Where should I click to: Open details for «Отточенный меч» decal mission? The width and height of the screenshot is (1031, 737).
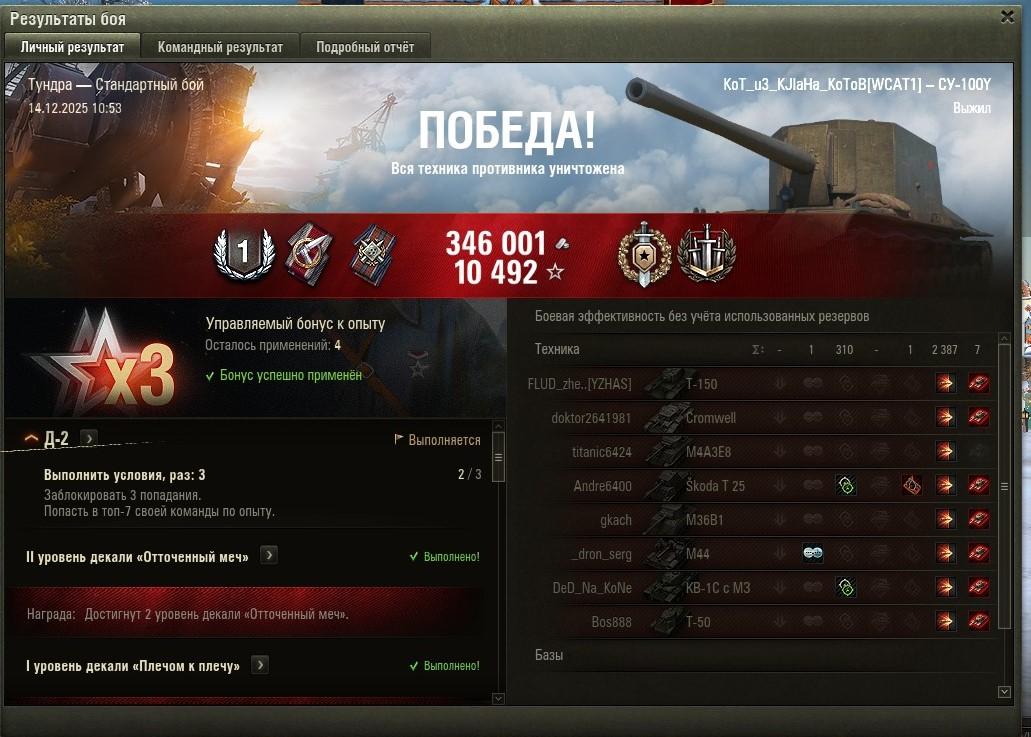pyautogui.click(x=268, y=555)
